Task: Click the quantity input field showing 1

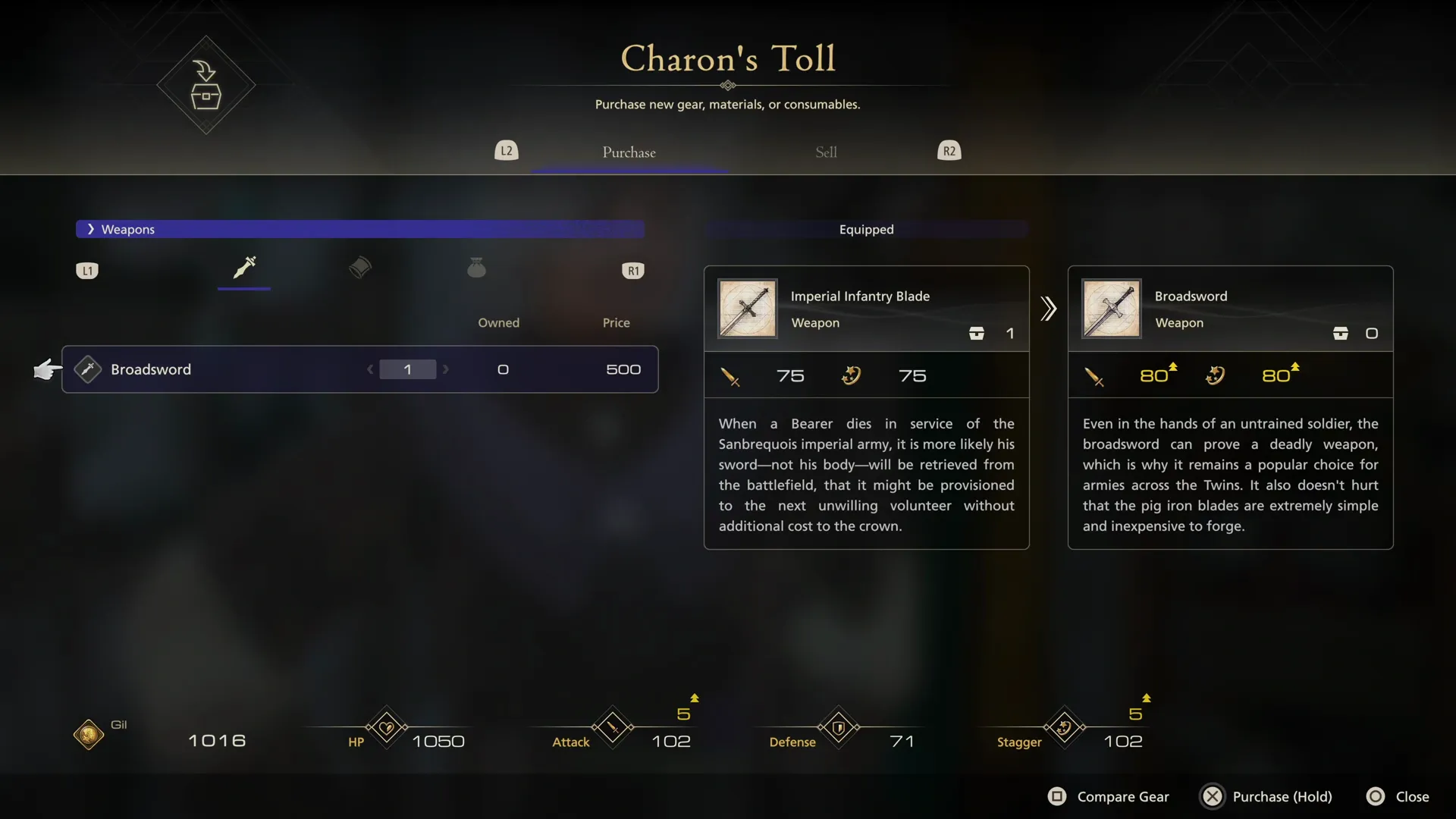Action: (408, 369)
